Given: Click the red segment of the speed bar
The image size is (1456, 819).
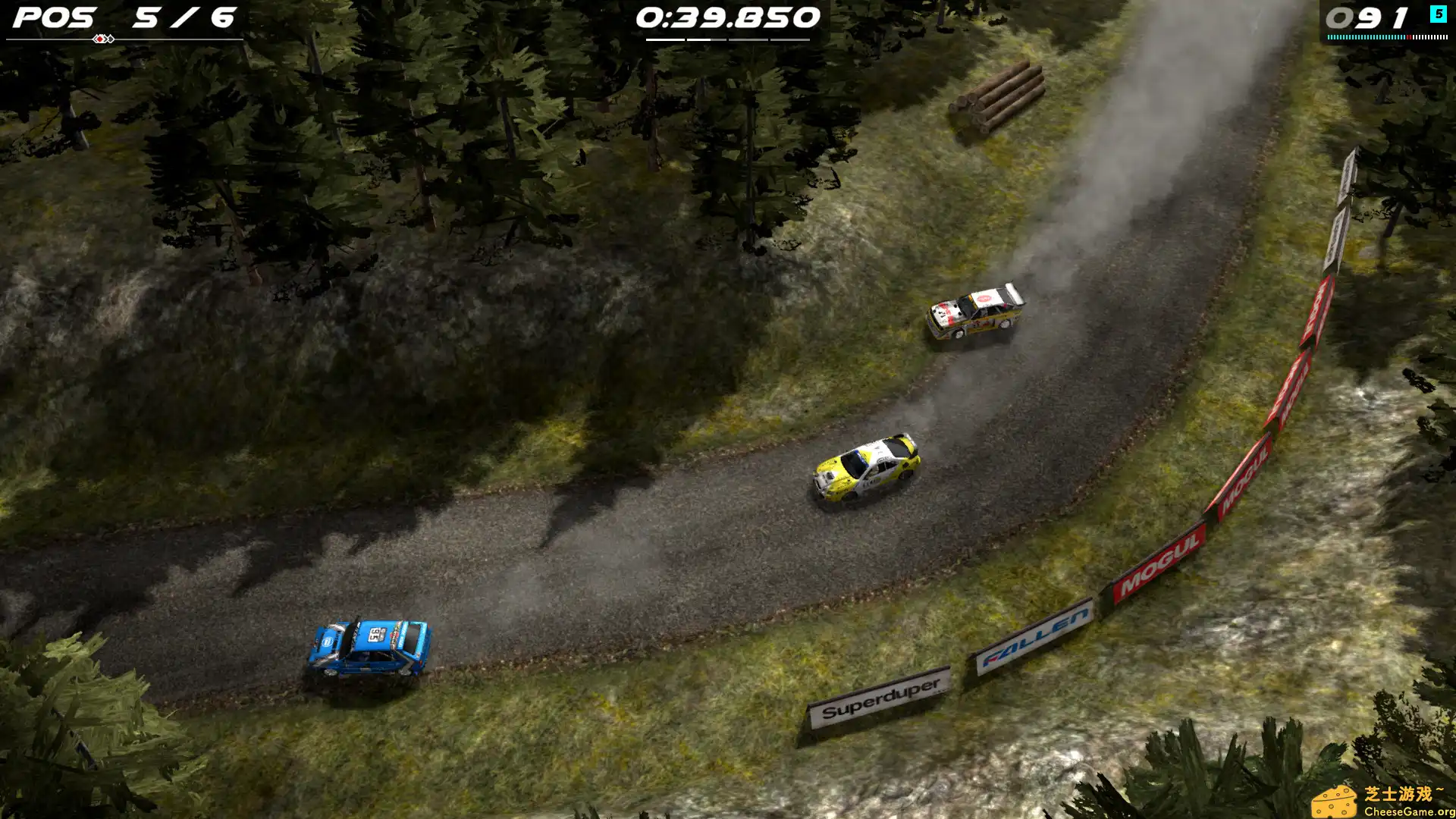Looking at the screenshot, I should pos(1409,37).
